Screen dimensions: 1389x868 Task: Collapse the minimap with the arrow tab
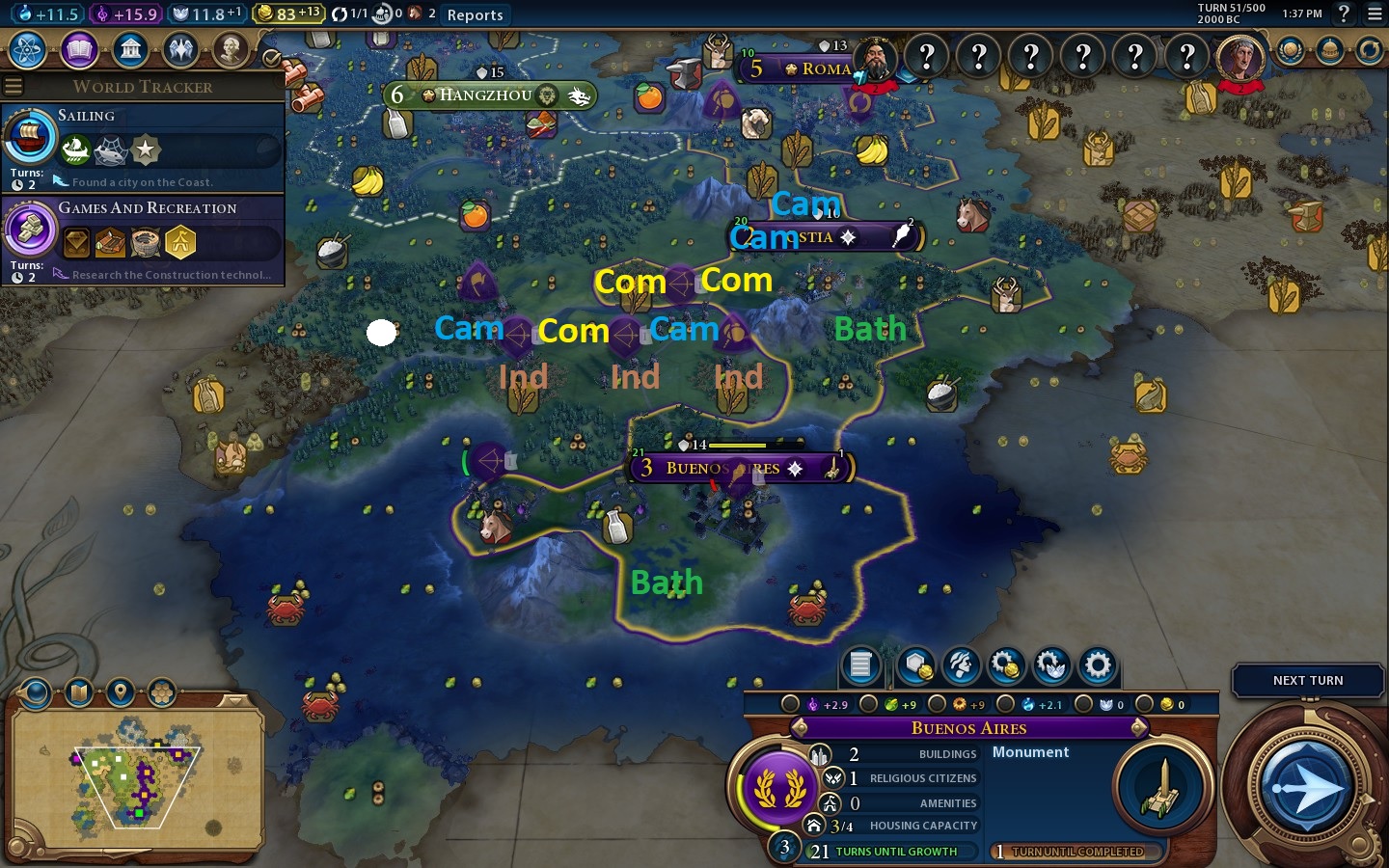point(233,700)
